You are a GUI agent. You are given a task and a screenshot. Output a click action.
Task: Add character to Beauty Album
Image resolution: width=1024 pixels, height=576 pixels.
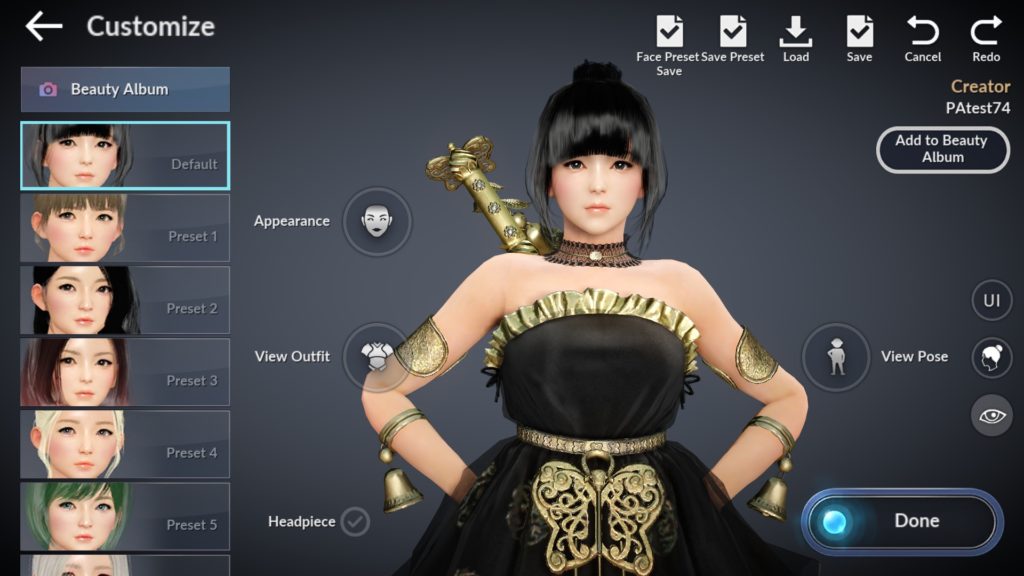coord(941,149)
